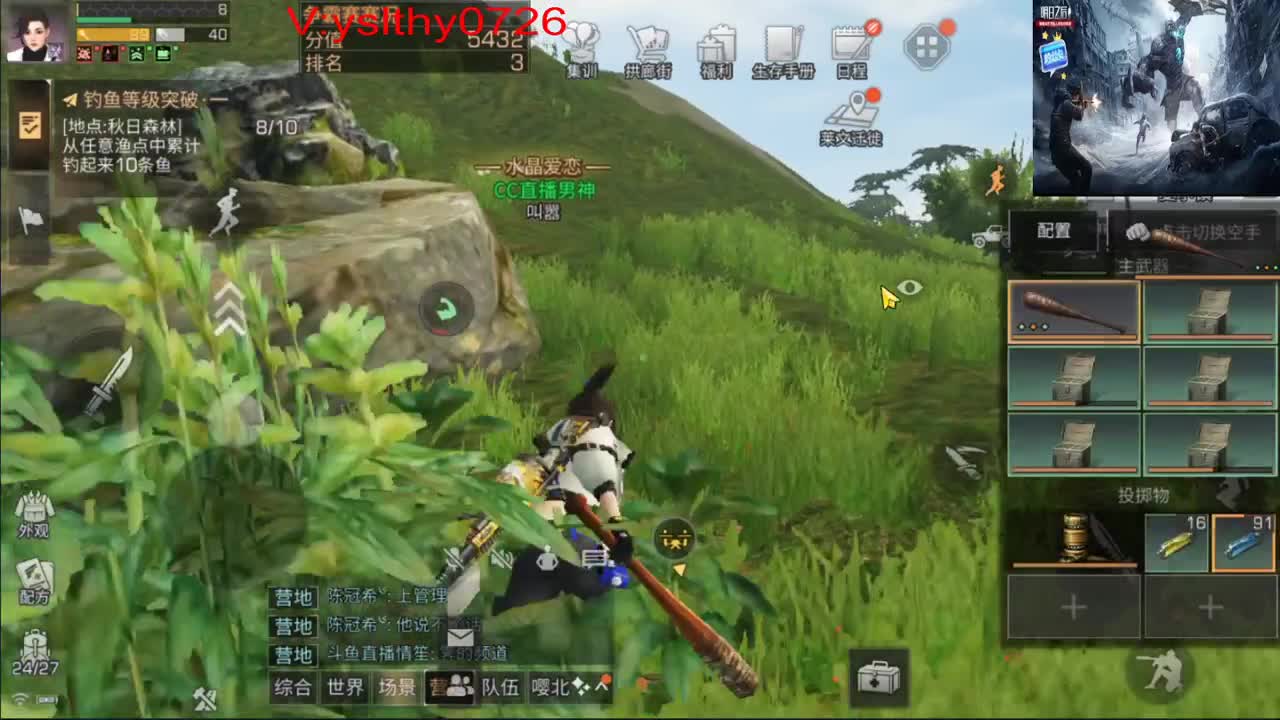Open the octagon grid menu with red notification
Screen dimensions: 1280x720
pos(928,47)
